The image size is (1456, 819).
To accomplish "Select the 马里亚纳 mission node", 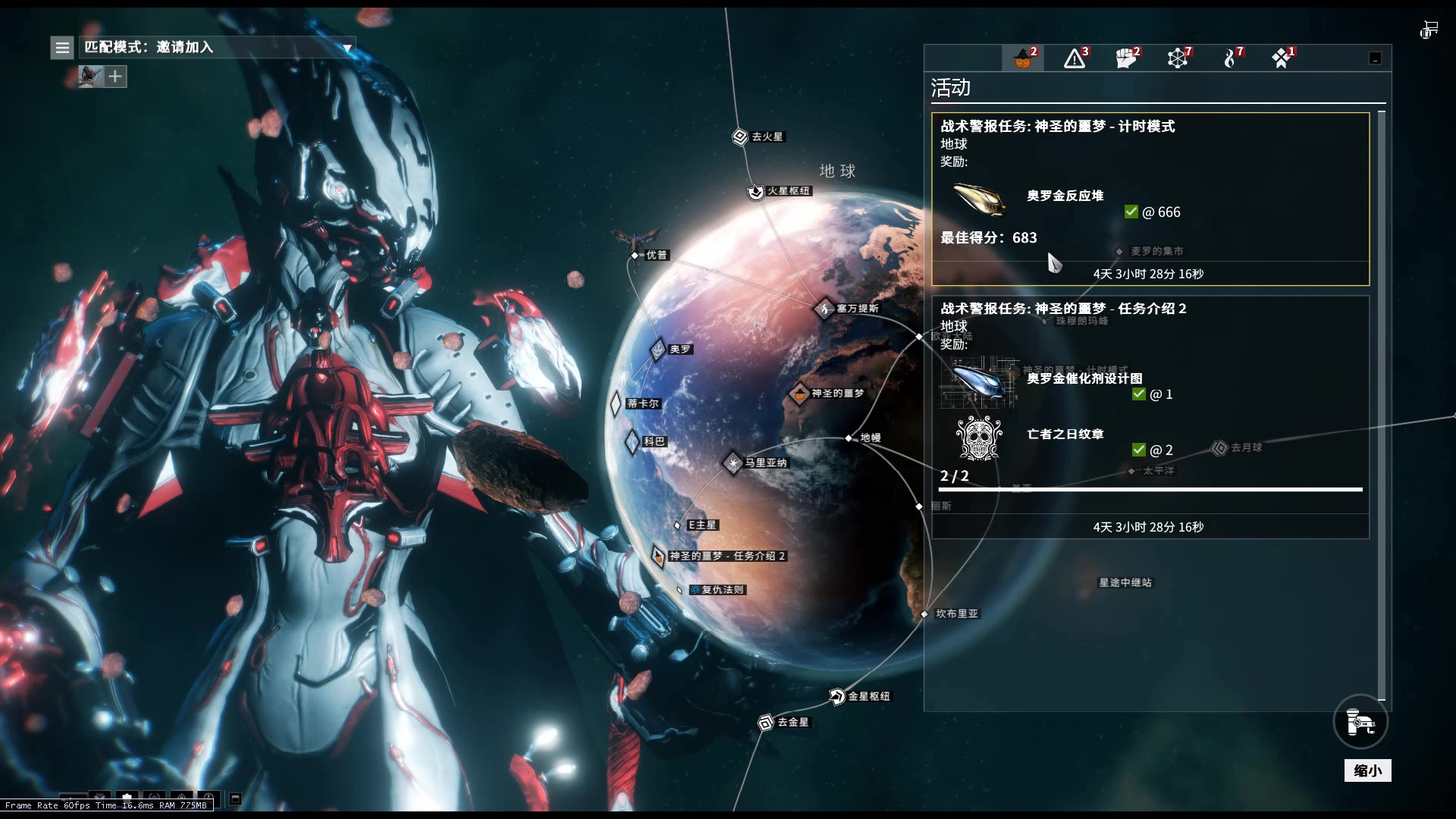I will tap(733, 463).
